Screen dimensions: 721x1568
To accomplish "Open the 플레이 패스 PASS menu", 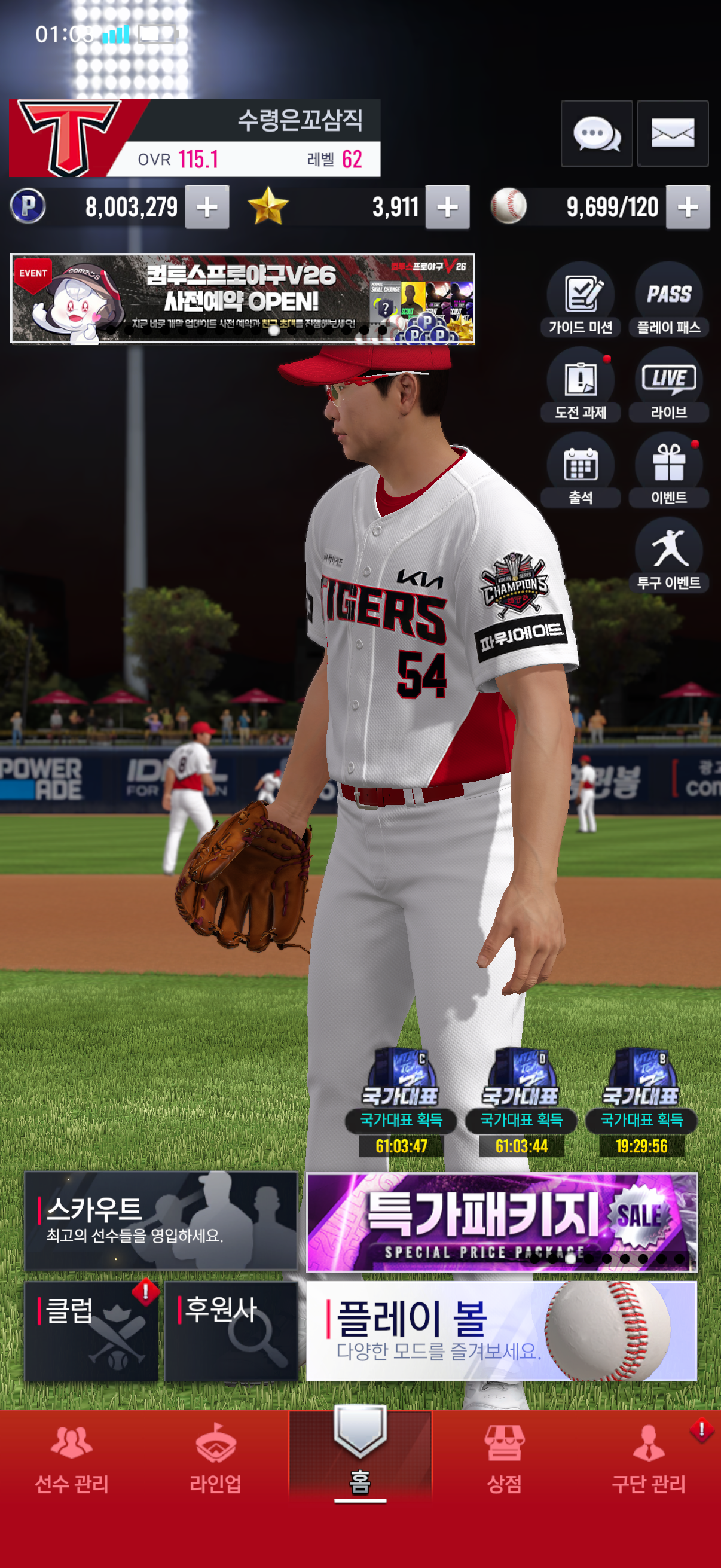I will (x=668, y=299).
